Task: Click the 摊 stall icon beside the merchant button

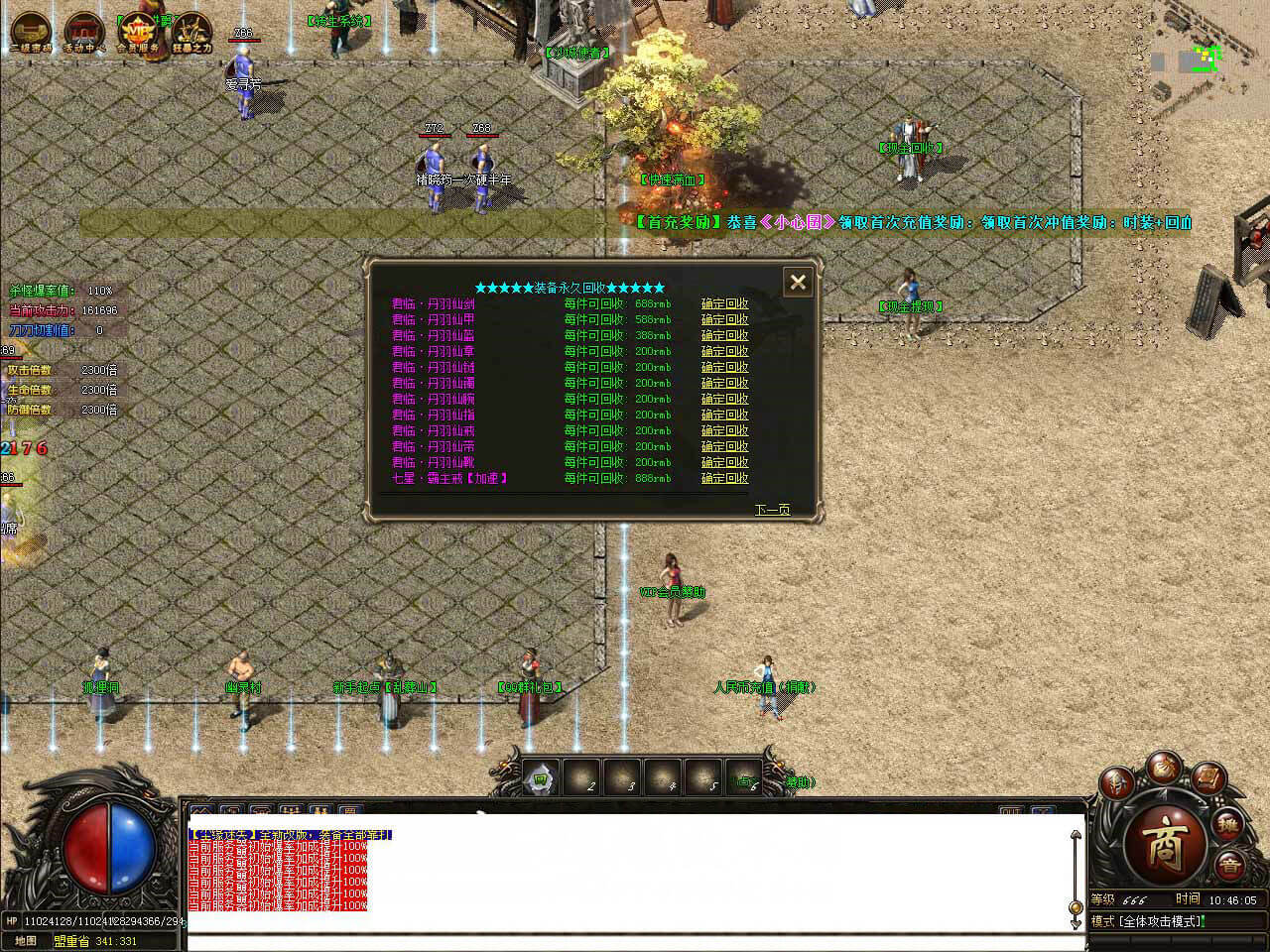Action: pyautogui.click(x=1227, y=826)
